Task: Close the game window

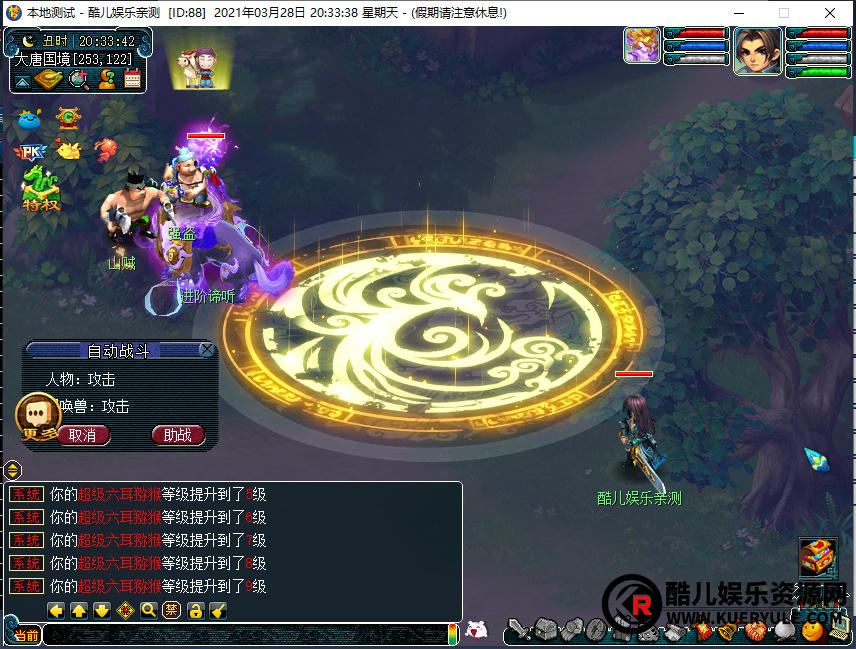Action: (x=830, y=13)
